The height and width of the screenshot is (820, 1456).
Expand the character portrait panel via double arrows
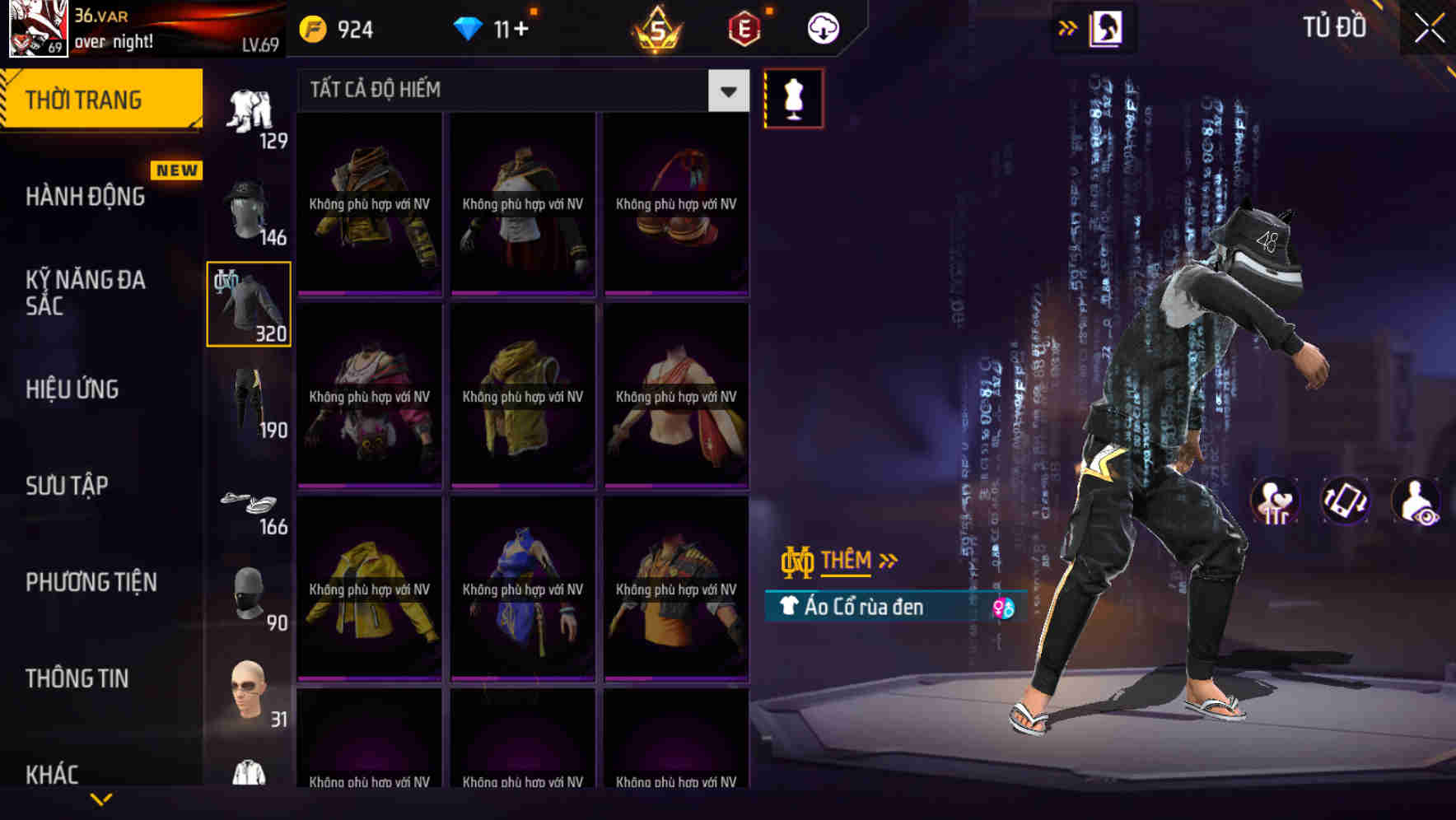(1067, 27)
